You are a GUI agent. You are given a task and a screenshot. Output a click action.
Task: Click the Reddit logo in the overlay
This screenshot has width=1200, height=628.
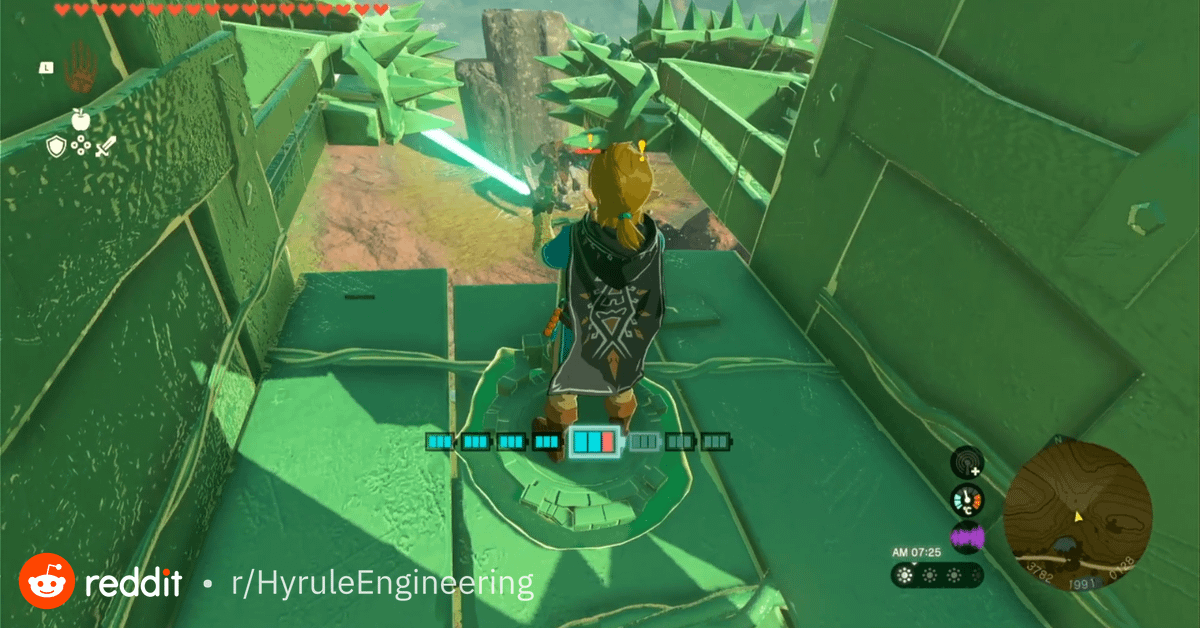pos(47,582)
